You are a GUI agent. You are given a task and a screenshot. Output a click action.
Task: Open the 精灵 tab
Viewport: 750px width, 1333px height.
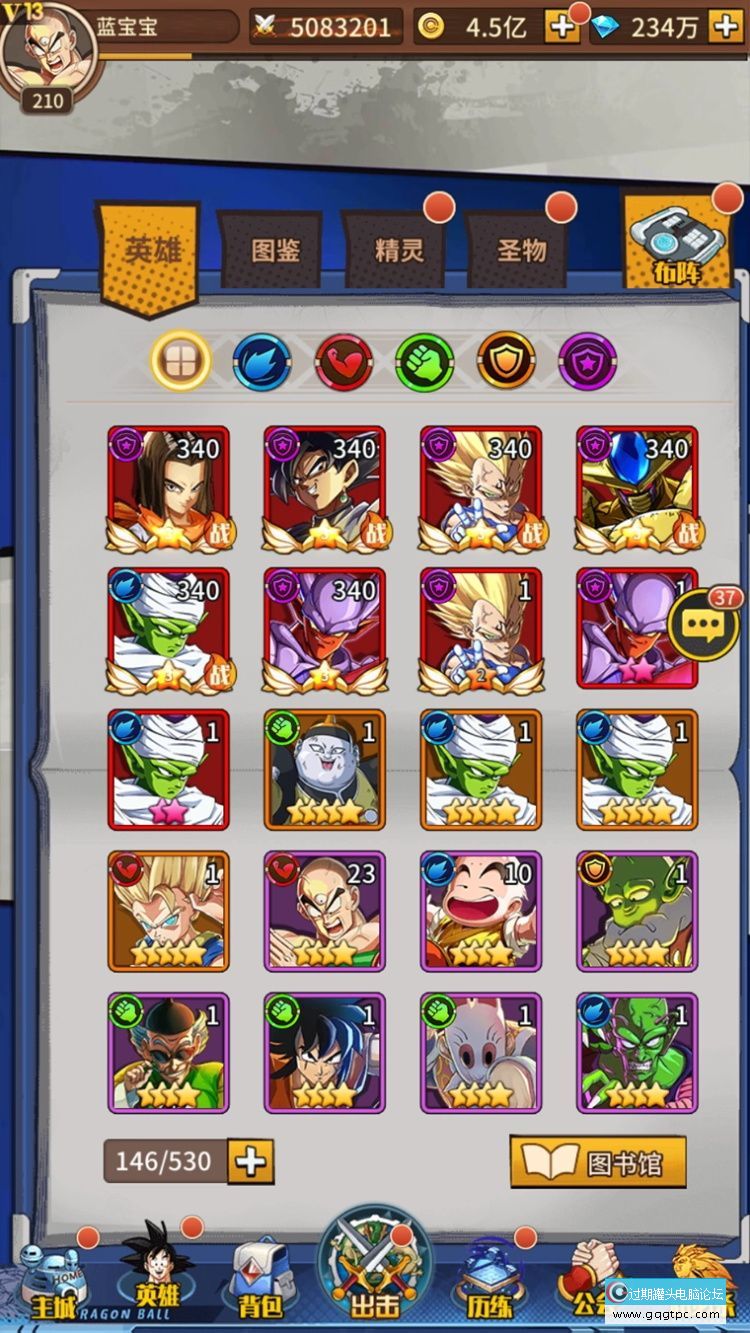(x=399, y=250)
